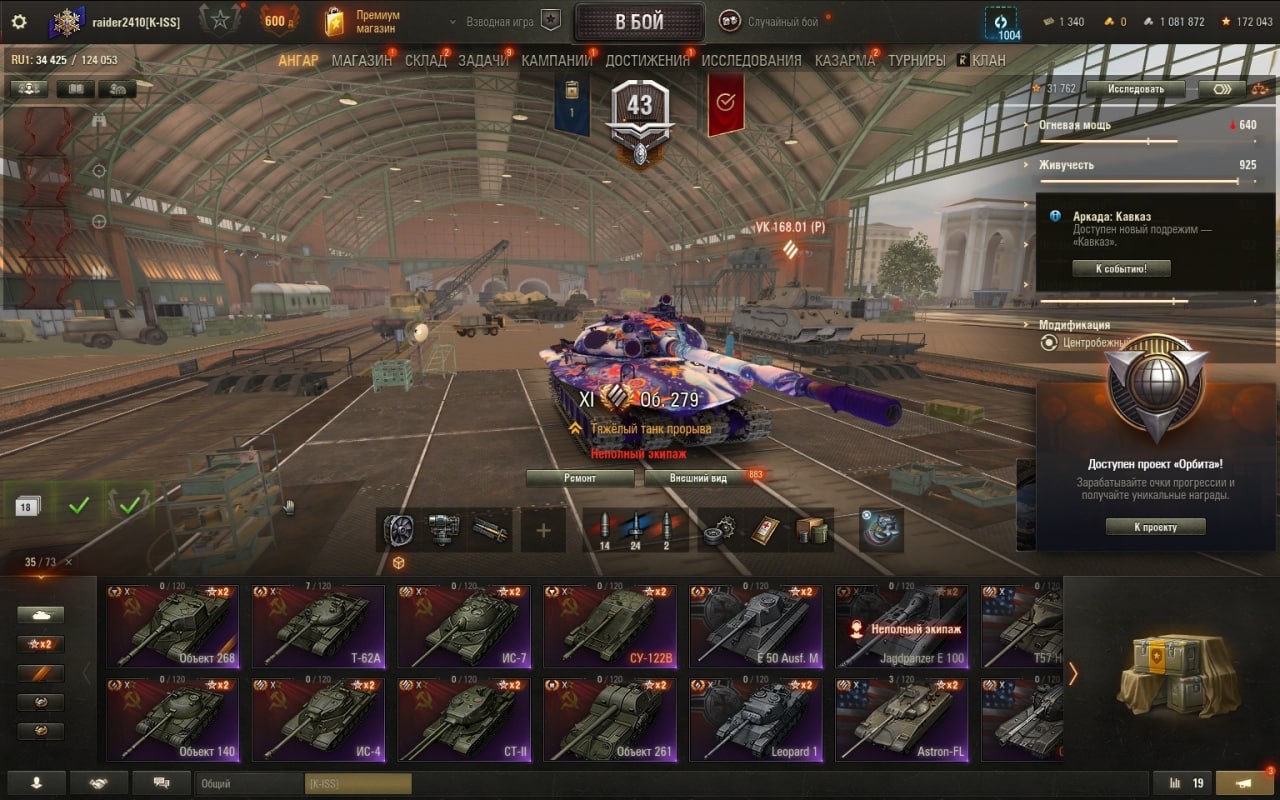This screenshot has height=800, width=1280.
Task: Click the Ремонт button
Action: [580, 478]
